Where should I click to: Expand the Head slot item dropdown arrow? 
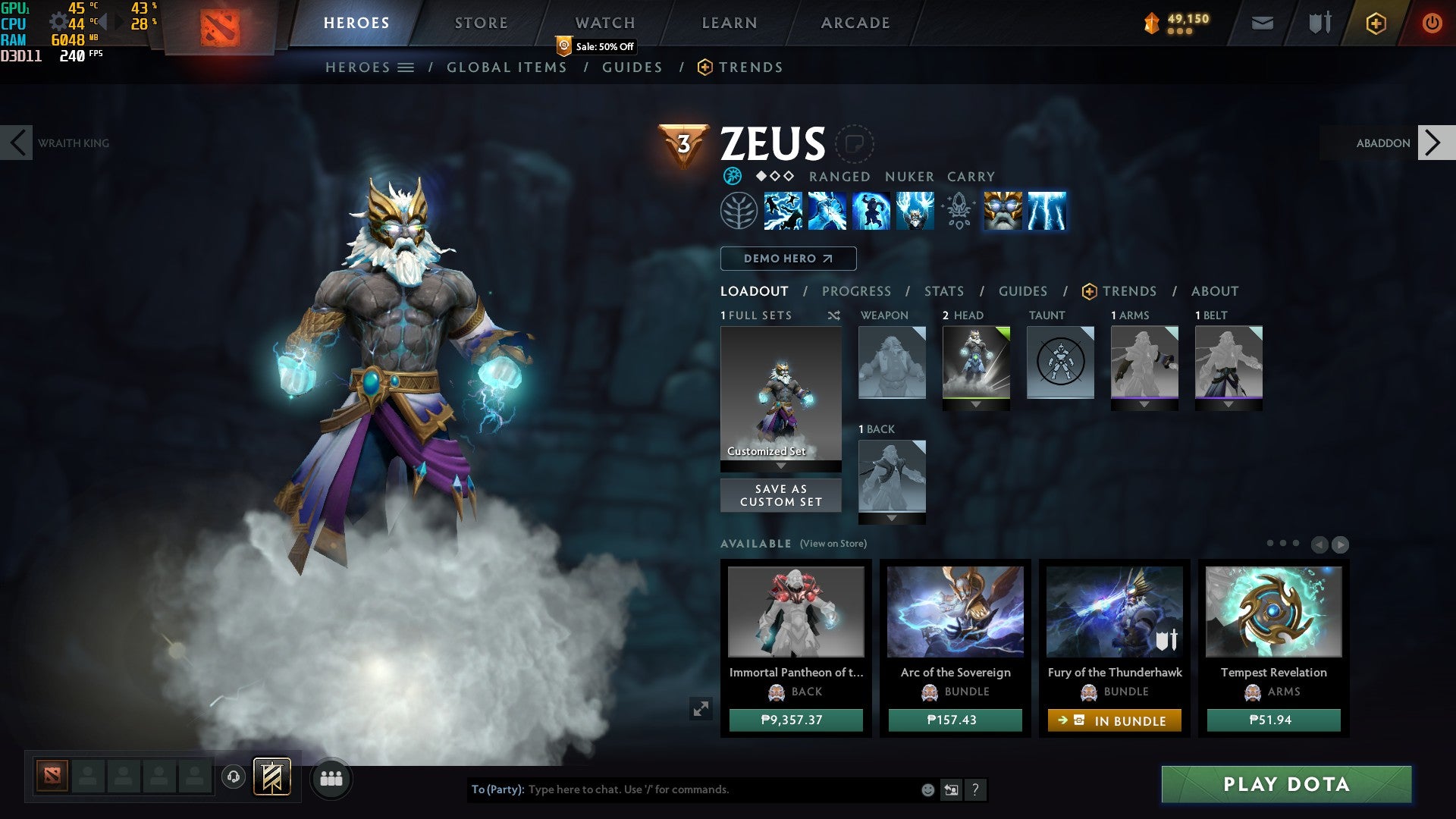(x=974, y=404)
